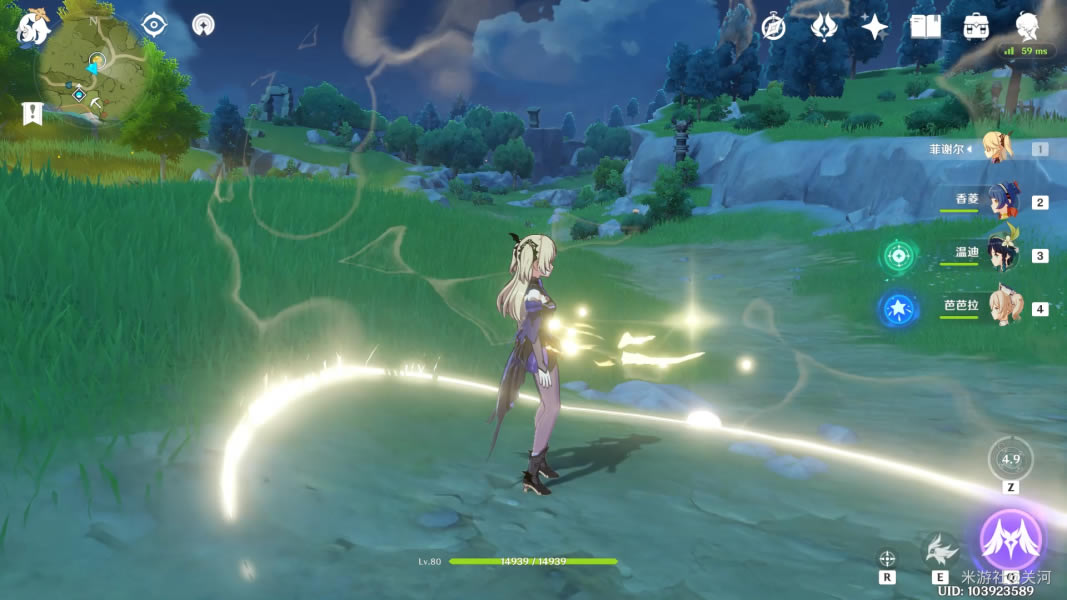Open the inventory backpack
1067x600 pixels.
976,27
